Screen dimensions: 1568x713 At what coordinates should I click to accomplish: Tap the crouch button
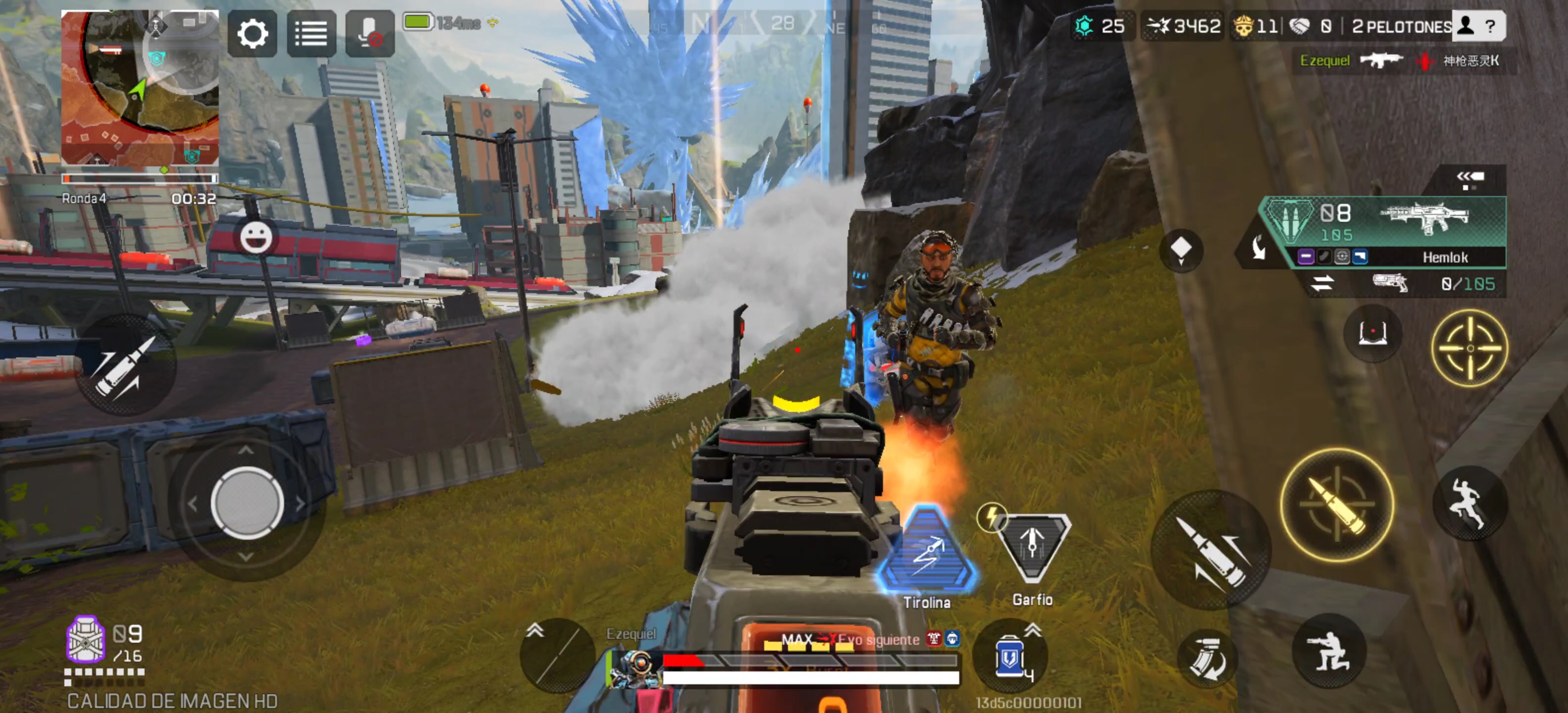(1329, 652)
